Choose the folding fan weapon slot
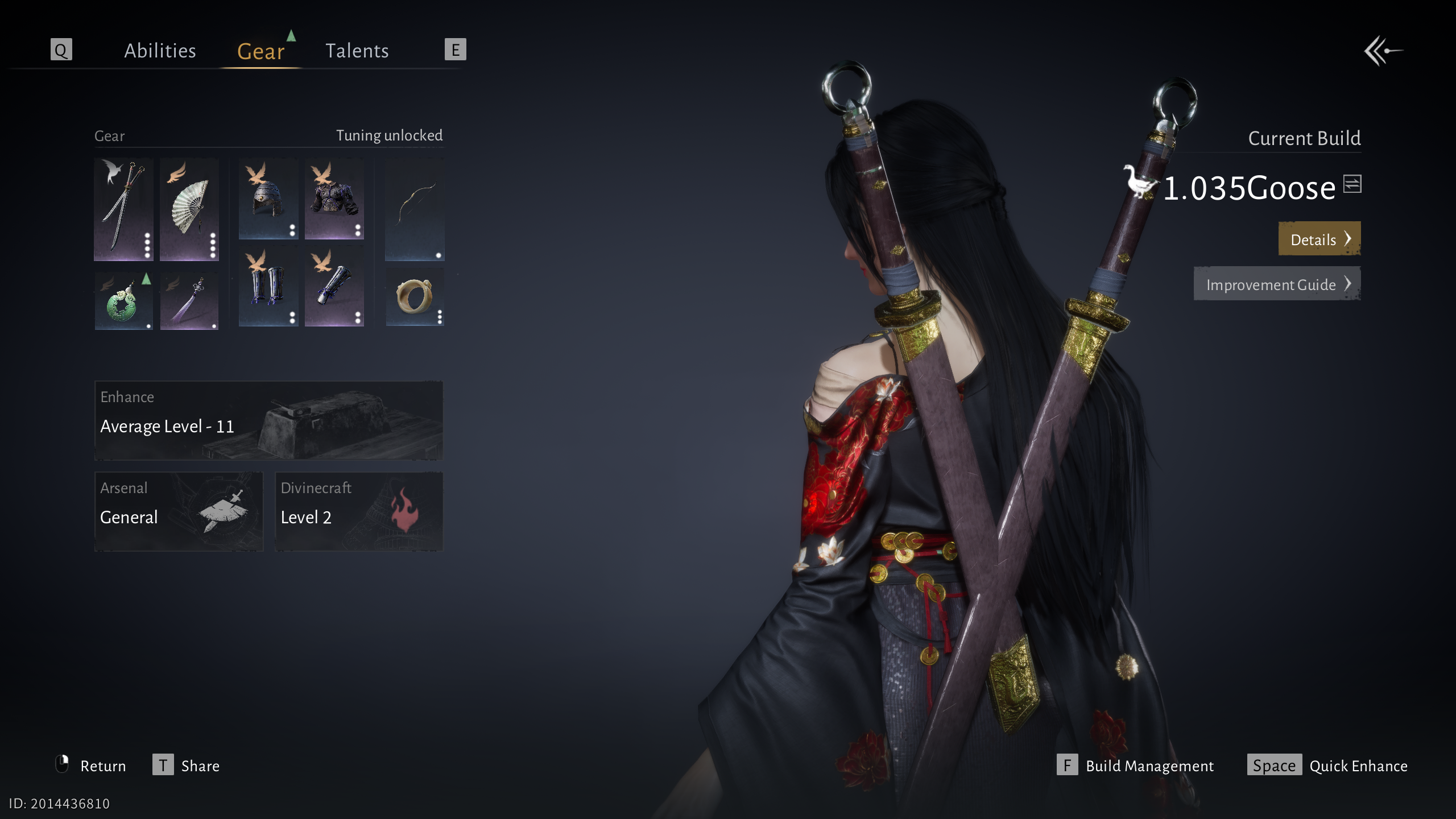This screenshot has height=819, width=1456. 189,209
